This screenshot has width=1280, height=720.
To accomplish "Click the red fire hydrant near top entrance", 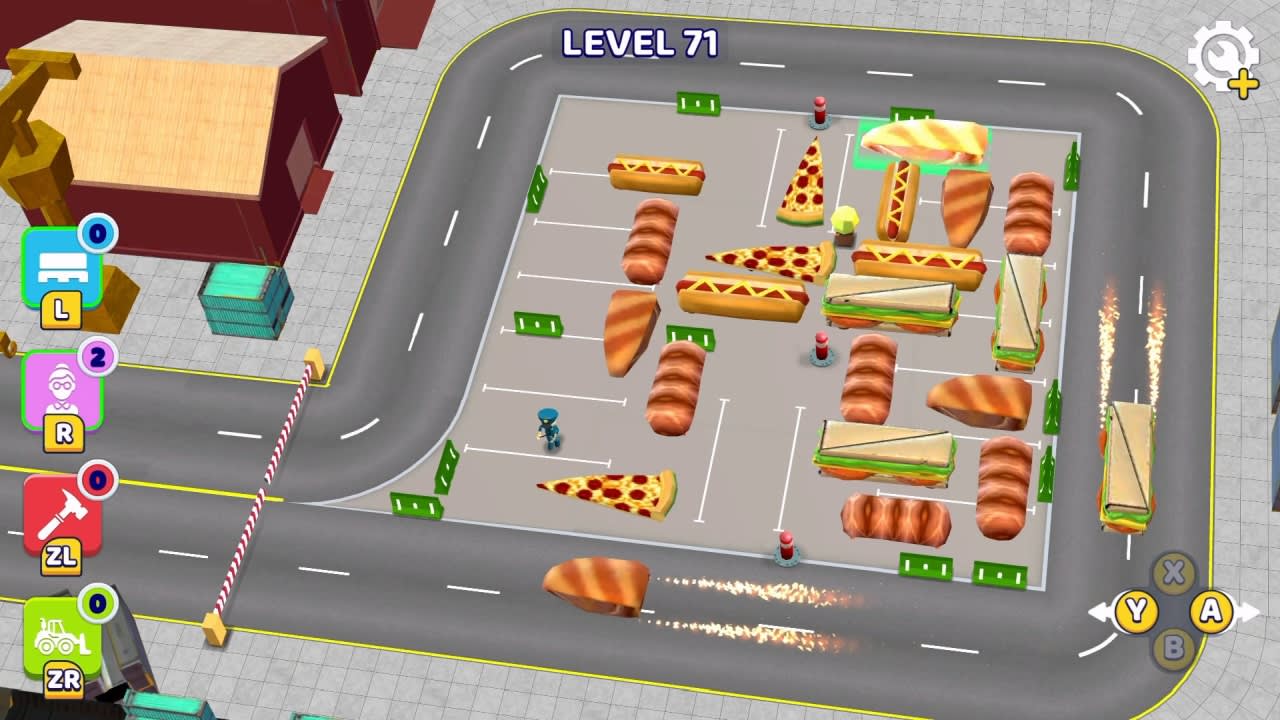I will pos(818,113).
